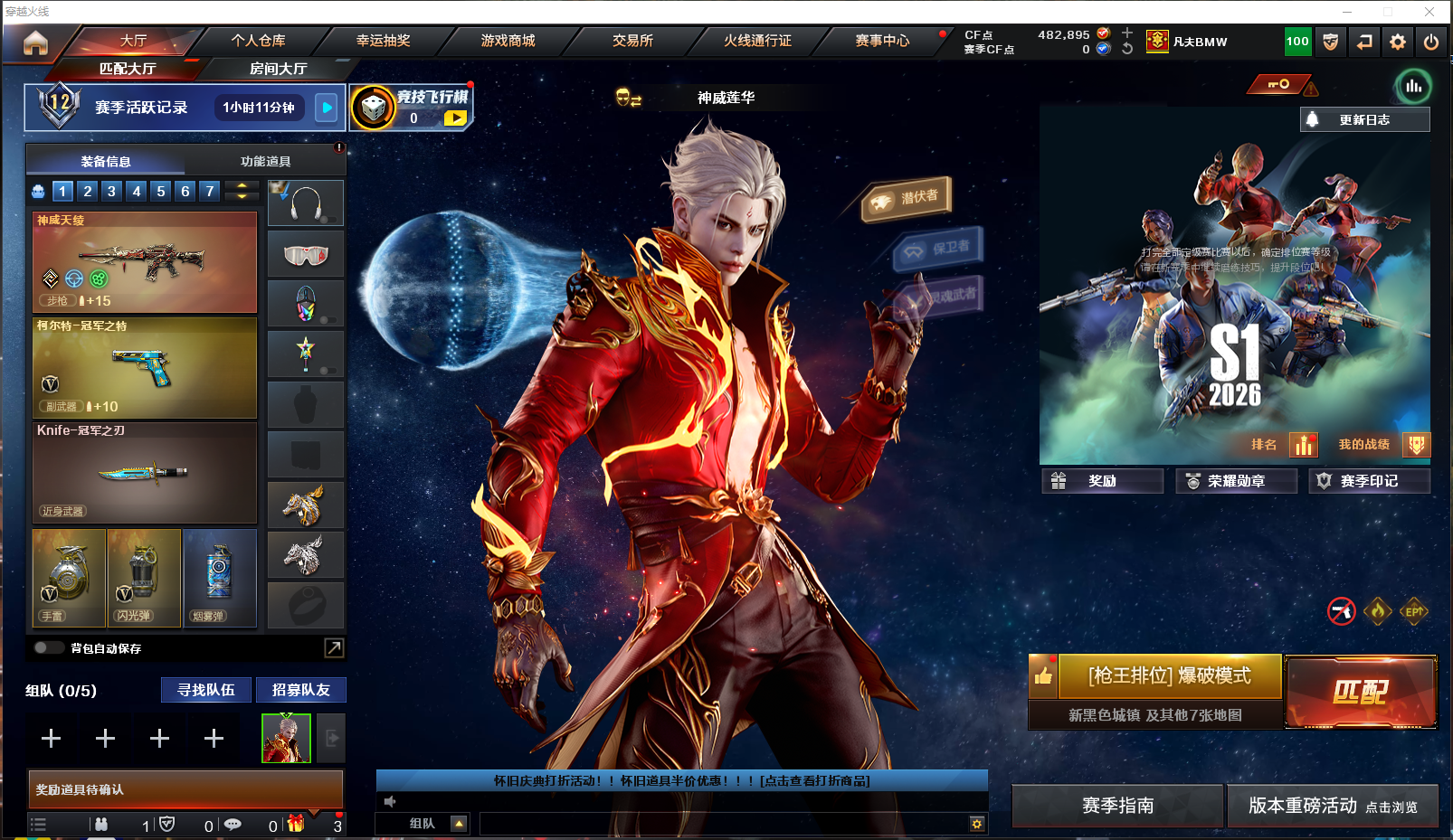Select loadout bag number 3

[111, 191]
